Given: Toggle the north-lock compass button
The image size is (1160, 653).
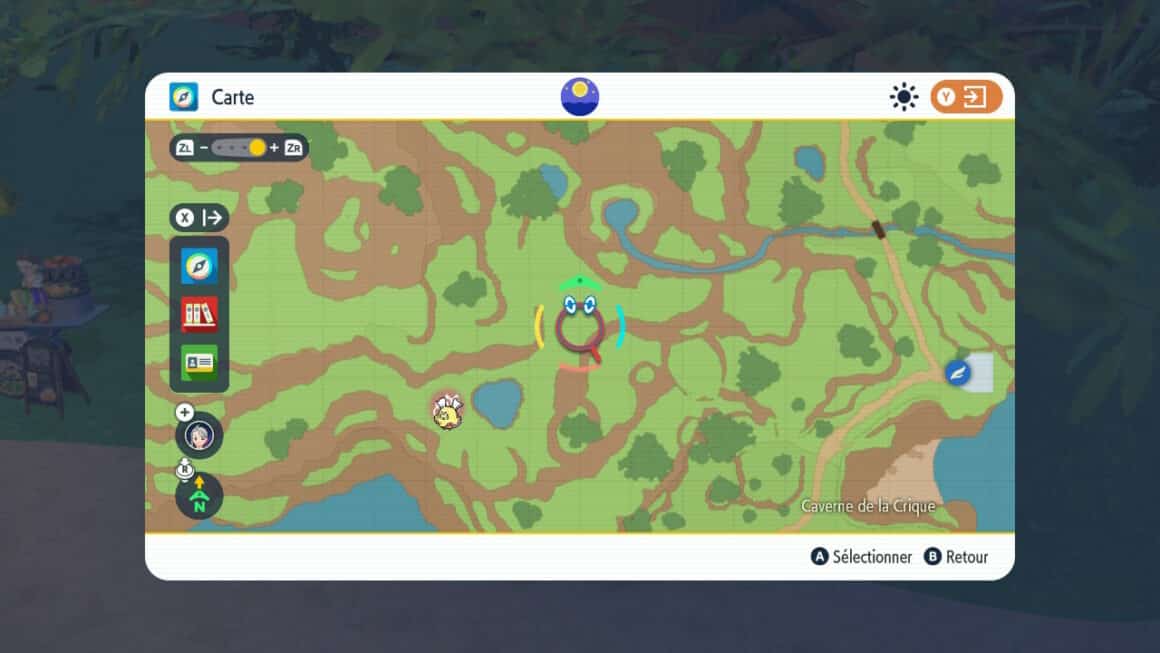Looking at the screenshot, I should click(x=199, y=497).
